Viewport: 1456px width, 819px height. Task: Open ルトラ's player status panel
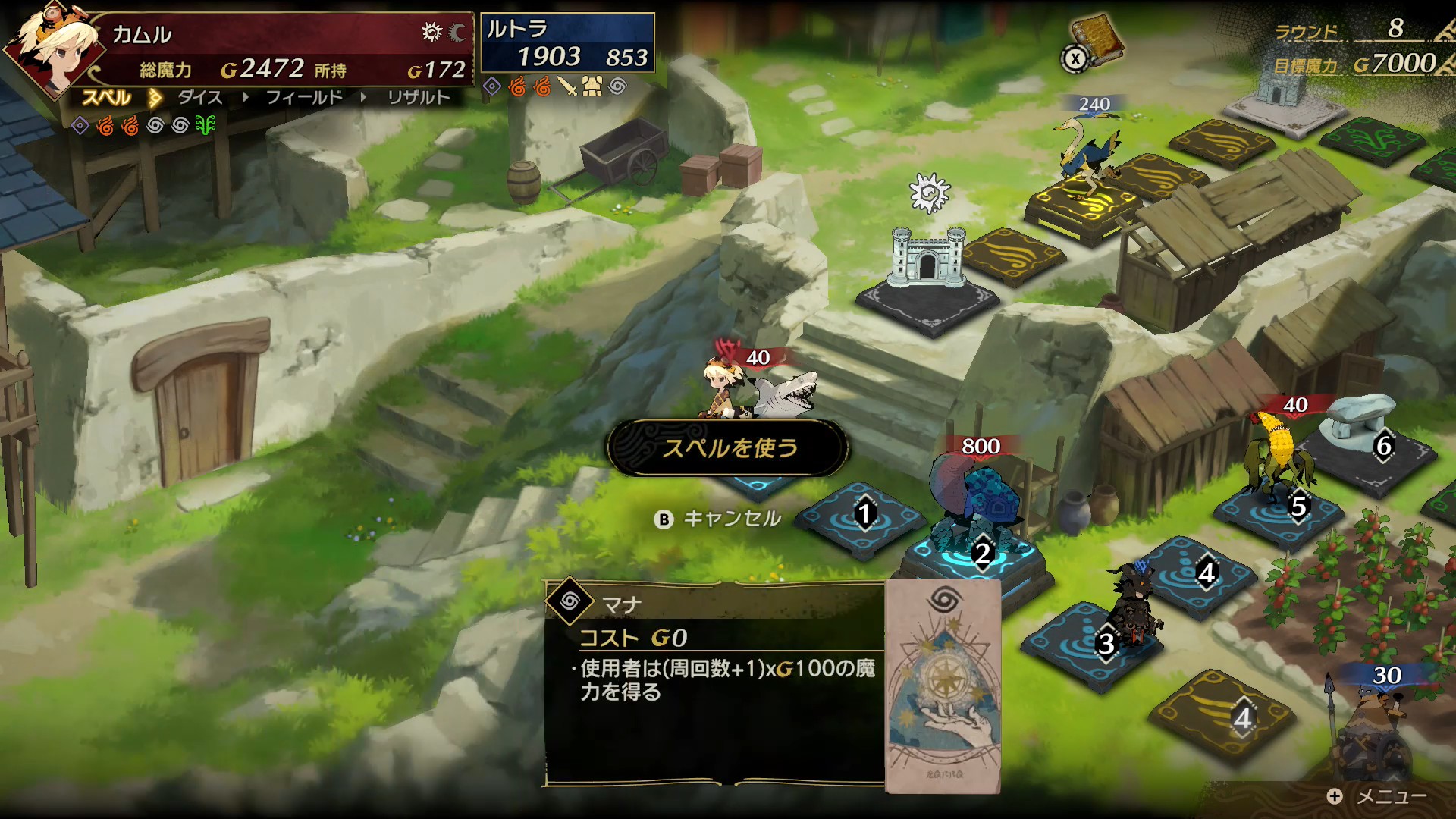[567, 43]
